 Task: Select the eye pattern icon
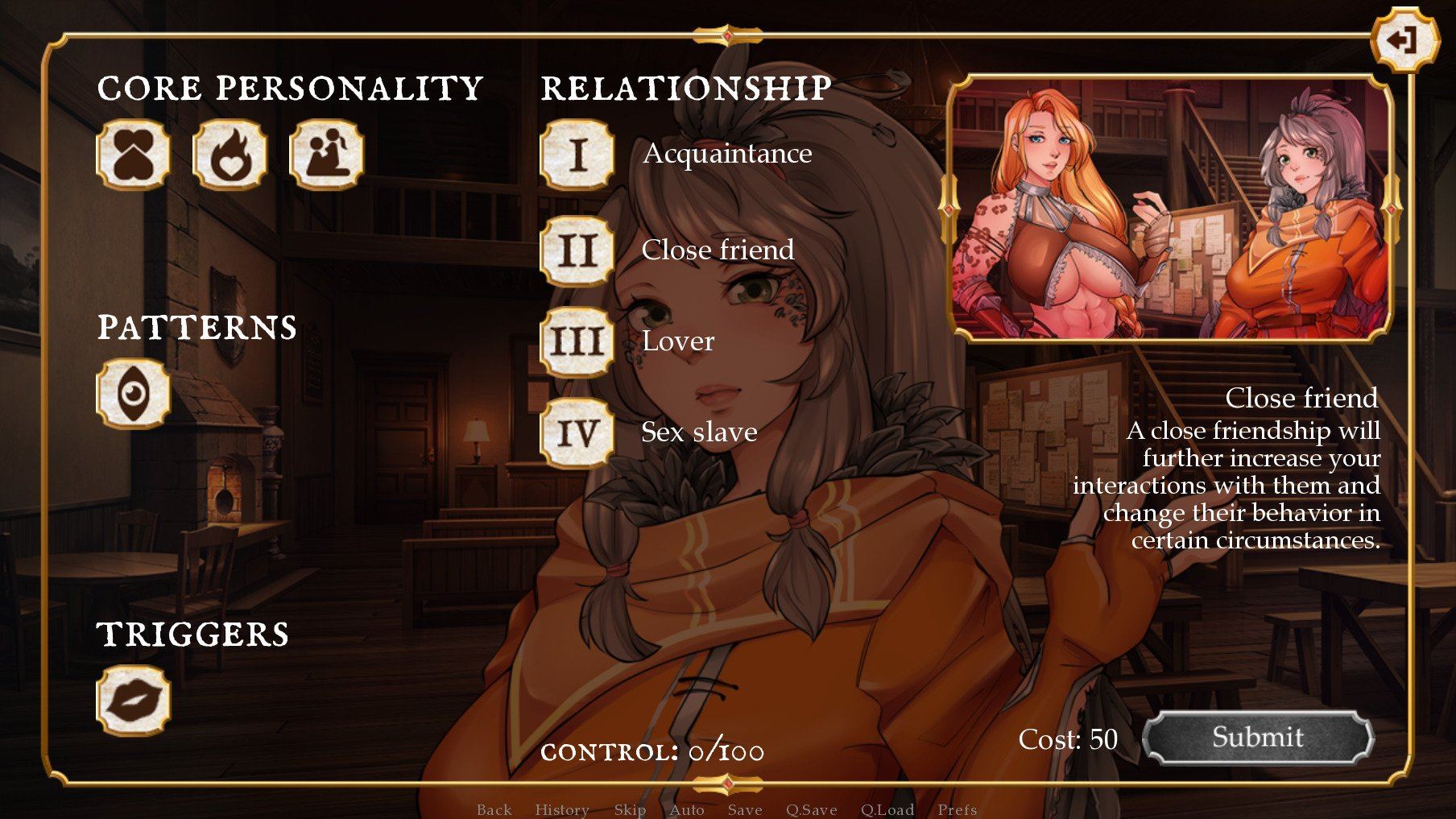pyautogui.click(x=133, y=393)
